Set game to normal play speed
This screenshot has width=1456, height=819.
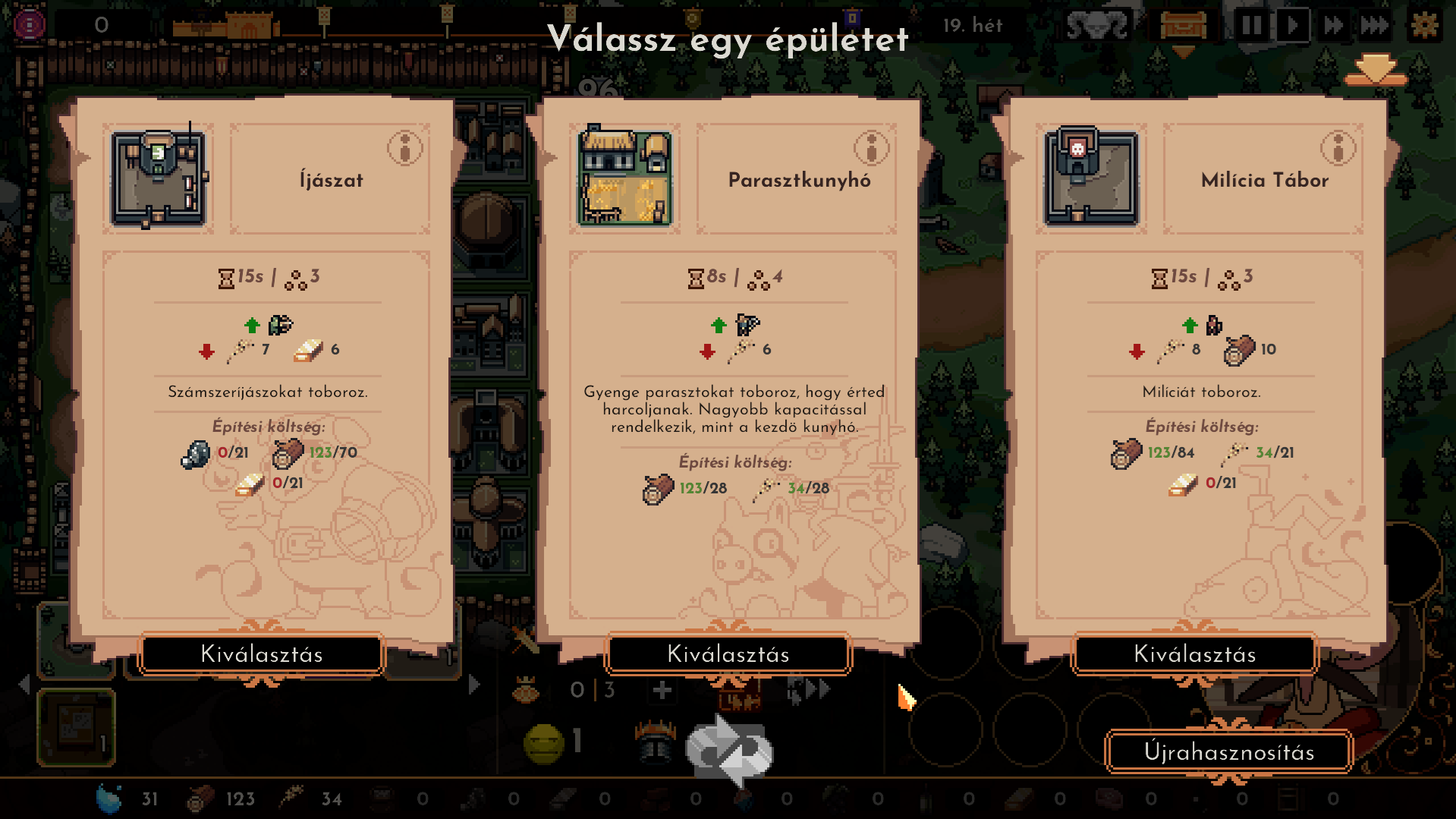pos(1293,26)
